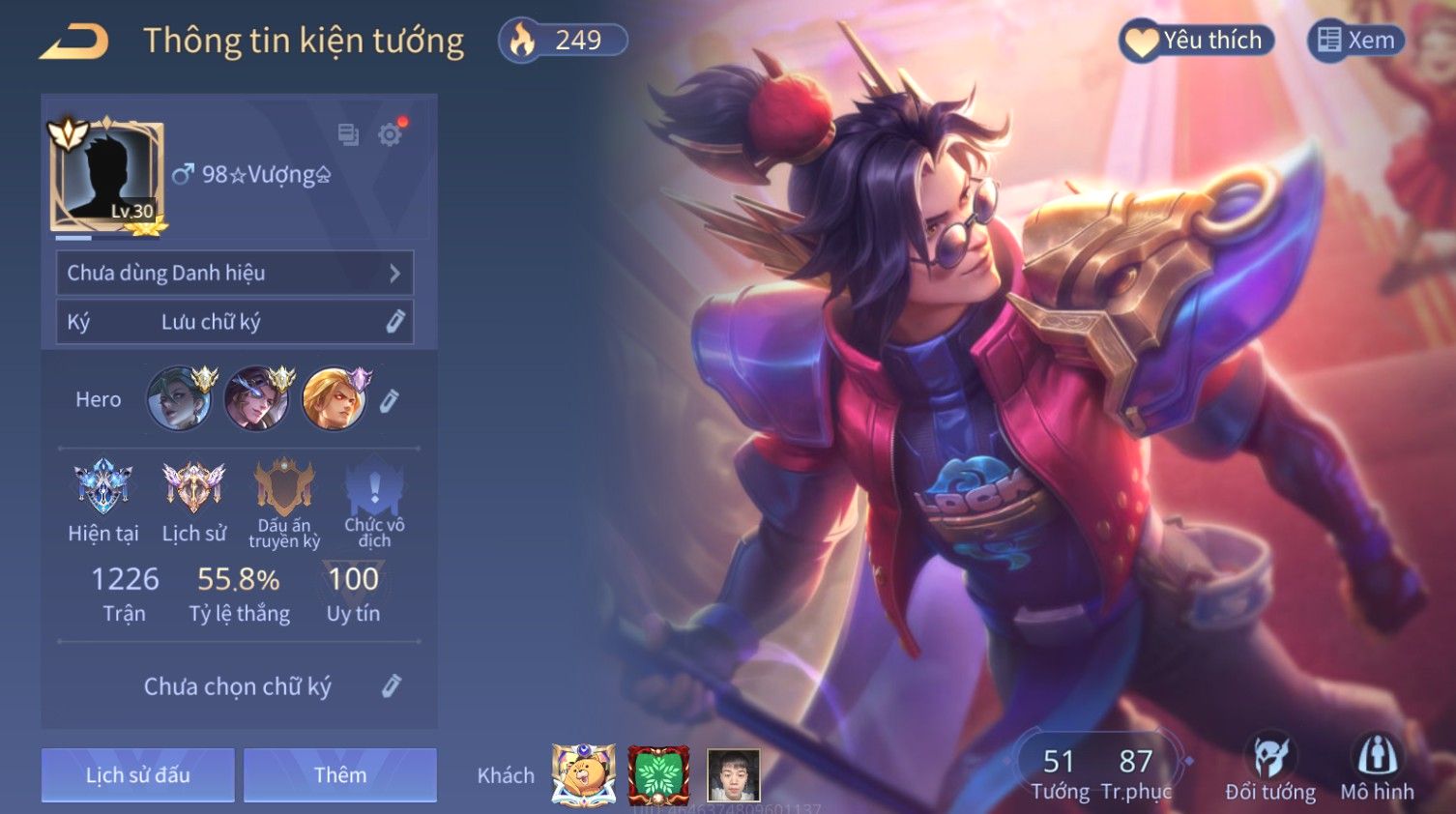Image resolution: width=1456 pixels, height=814 pixels.
Task: Open the Đổi tướng hero change
Action: coord(1269,770)
